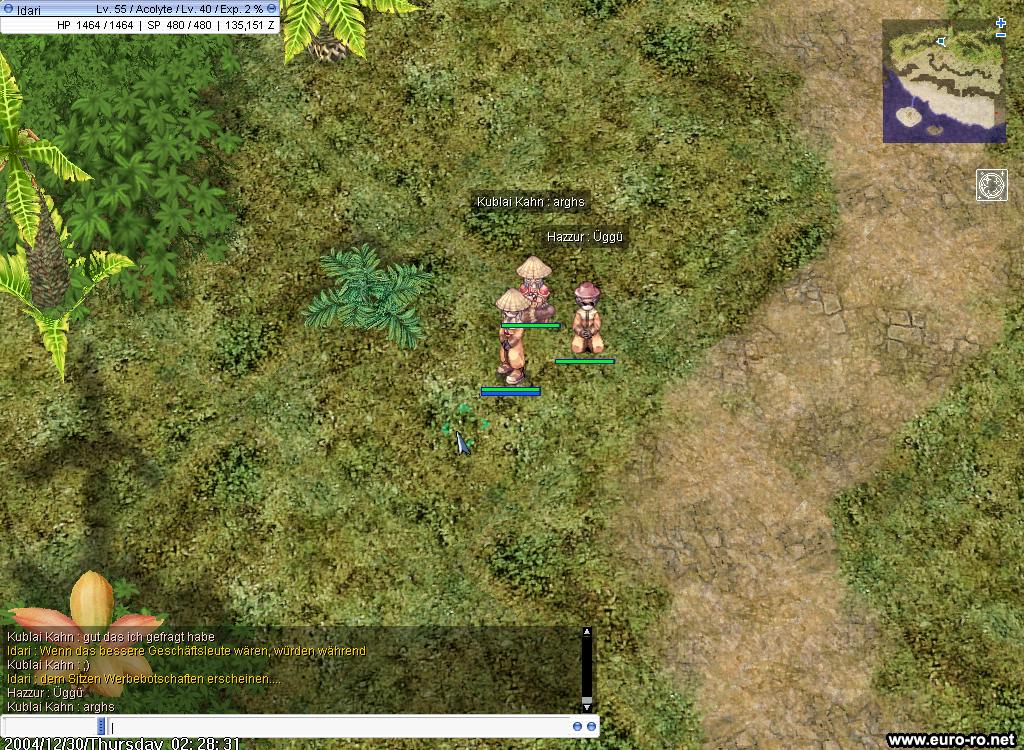Screen dimensions: 1024x750
Task: Focus the chat message input field
Action: pos(340,727)
